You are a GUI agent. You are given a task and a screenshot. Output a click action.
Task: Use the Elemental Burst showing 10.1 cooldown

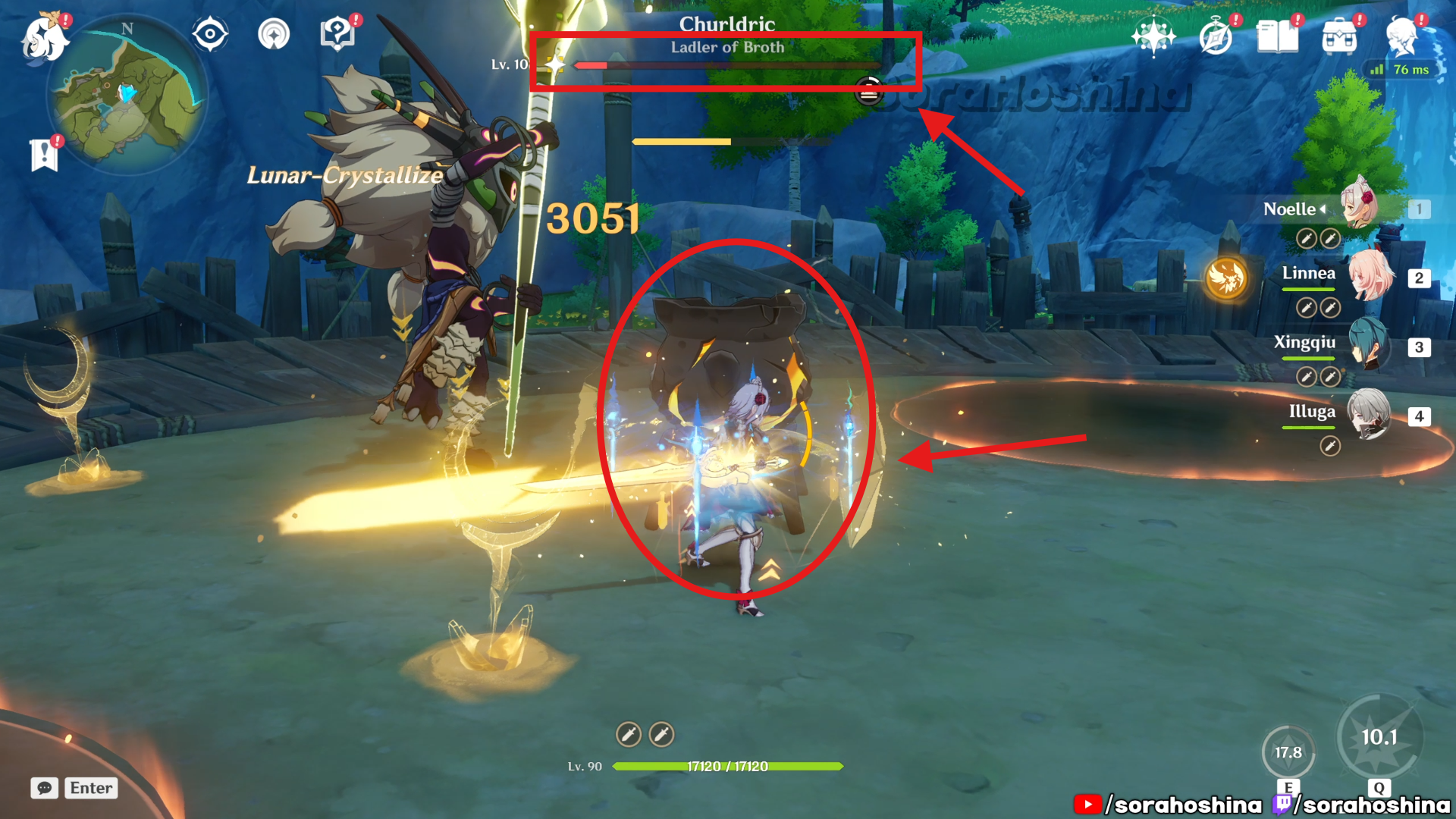pos(1379,737)
